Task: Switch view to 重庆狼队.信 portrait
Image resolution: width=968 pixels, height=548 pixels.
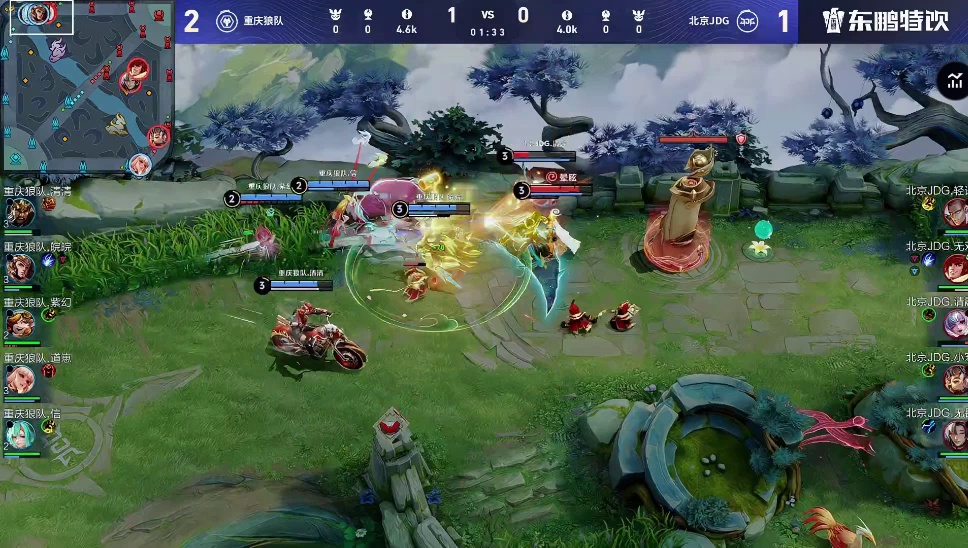Action: [x=21, y=432]
